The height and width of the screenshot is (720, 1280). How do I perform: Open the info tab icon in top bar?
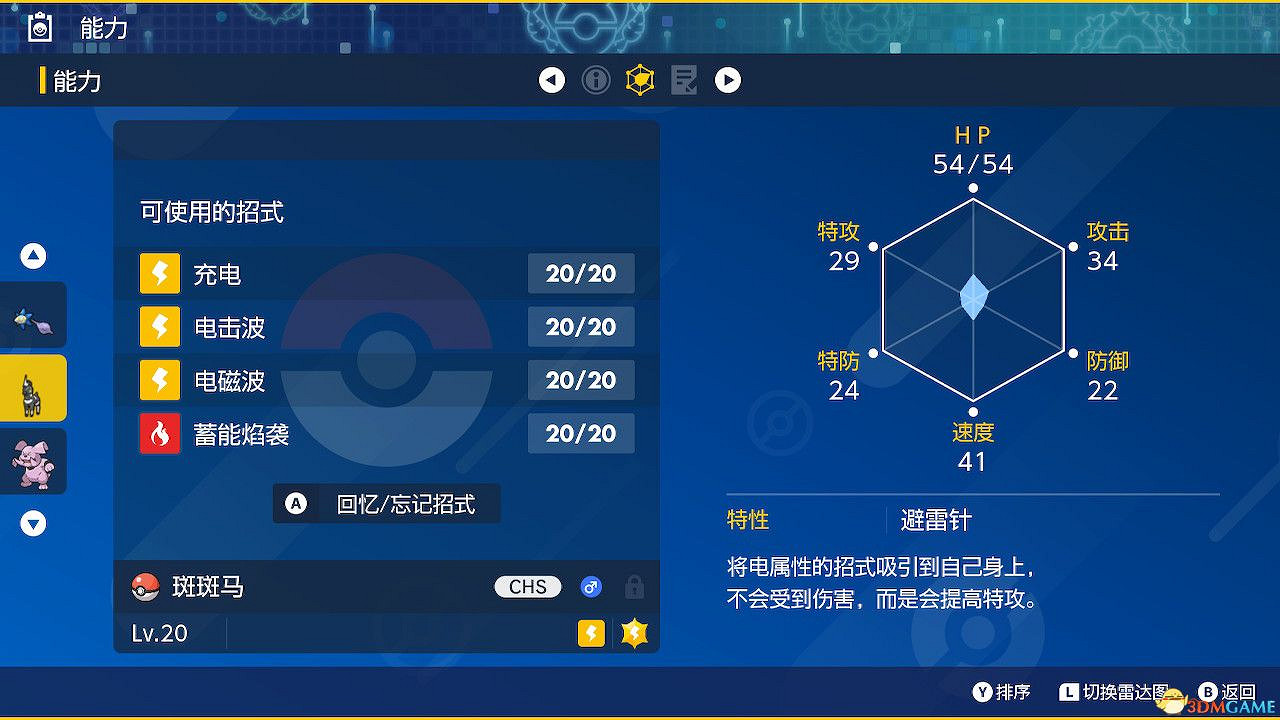pos(596,80)
